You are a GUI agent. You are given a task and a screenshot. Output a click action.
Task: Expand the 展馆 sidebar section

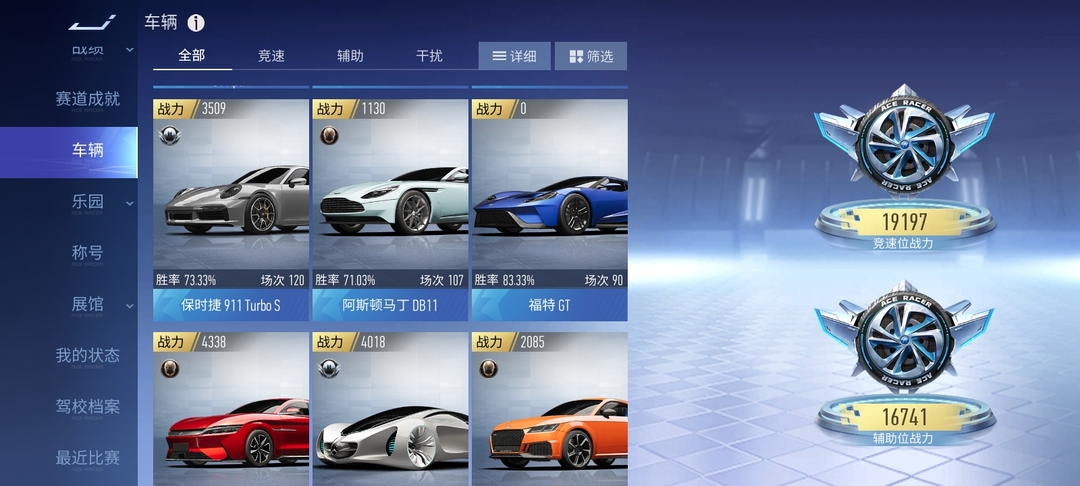(87, 304)
